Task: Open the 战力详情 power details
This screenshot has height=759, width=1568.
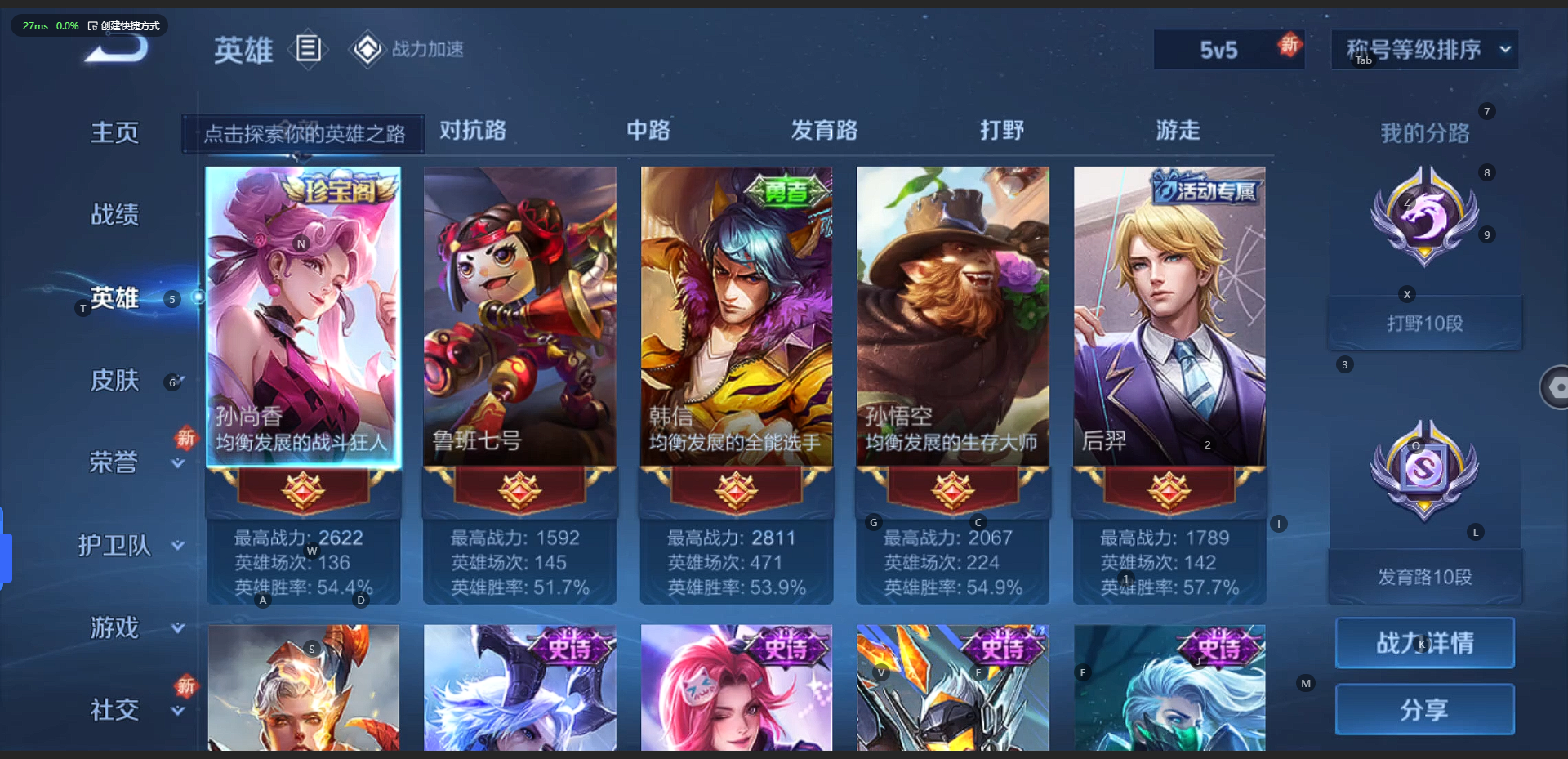Action: coord(1424,643)
